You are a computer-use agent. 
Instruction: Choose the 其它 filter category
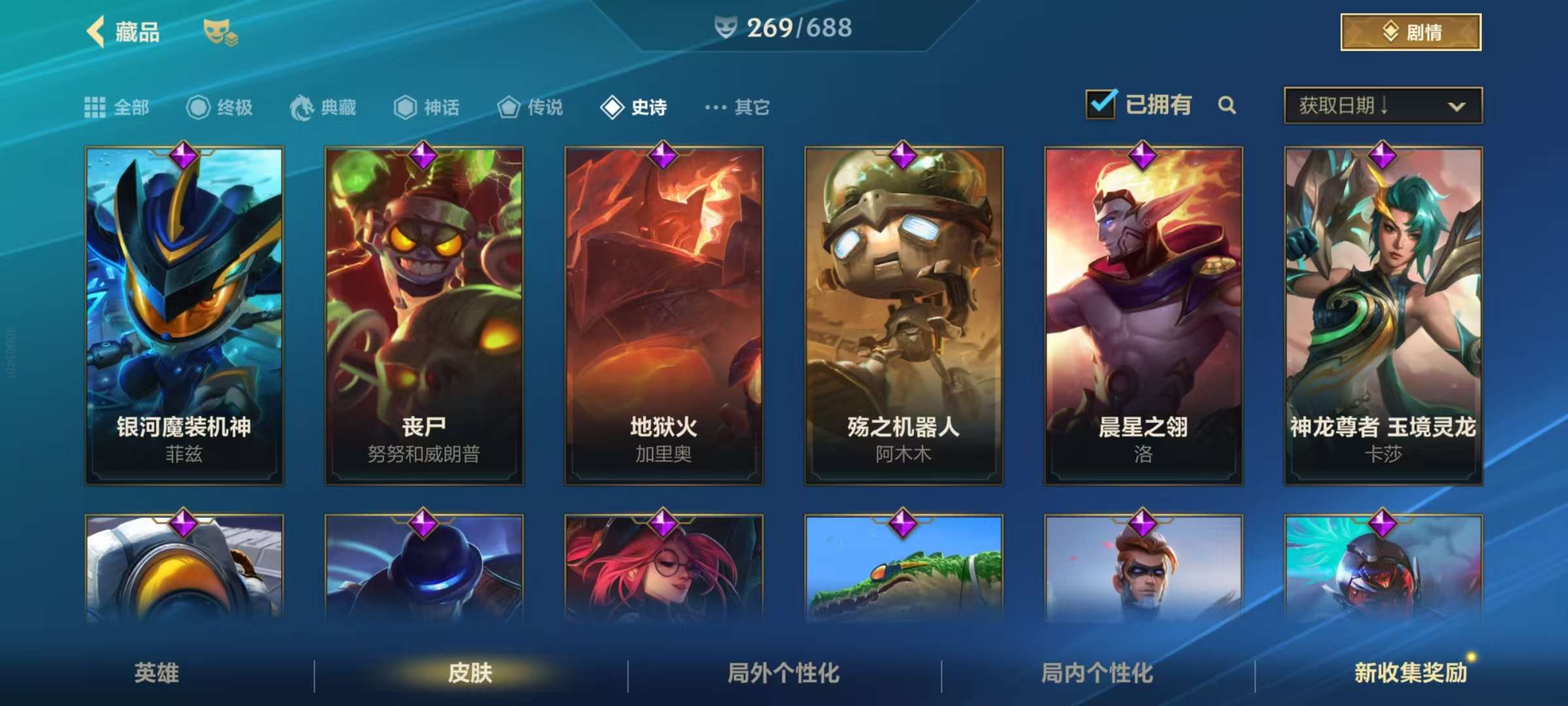click(x=738, y=107)
